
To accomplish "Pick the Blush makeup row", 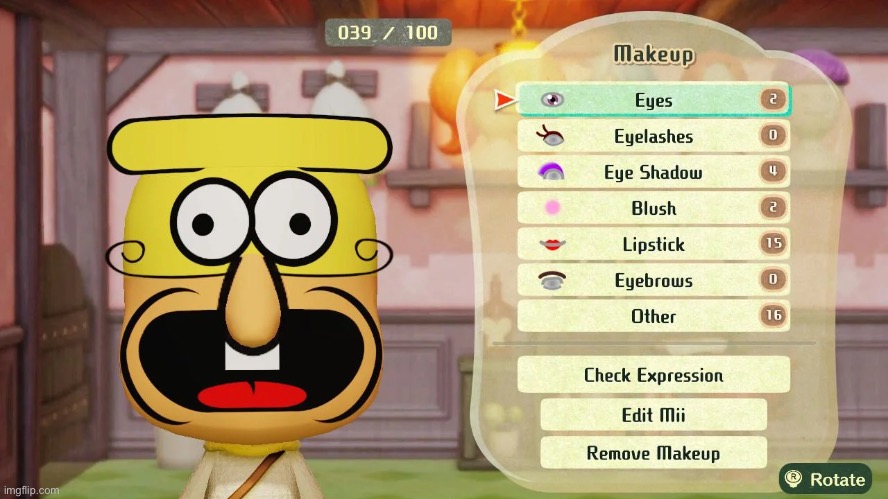I will point(653,208).
